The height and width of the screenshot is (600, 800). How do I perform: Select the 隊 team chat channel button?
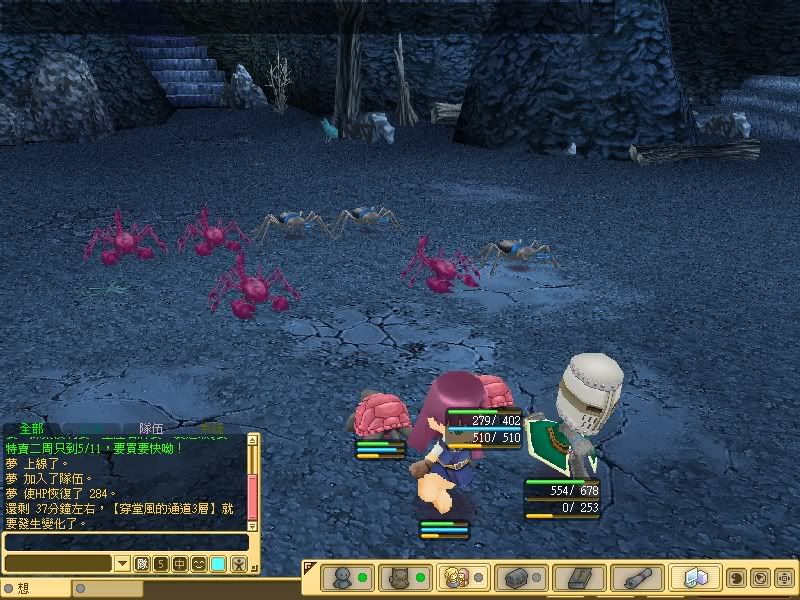[x=142, y=564]
